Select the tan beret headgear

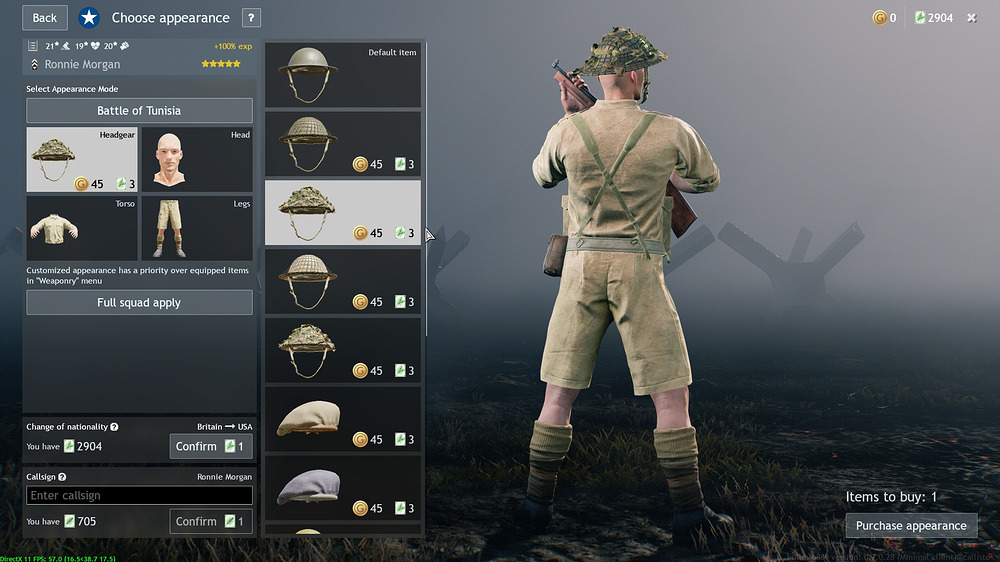342,419
